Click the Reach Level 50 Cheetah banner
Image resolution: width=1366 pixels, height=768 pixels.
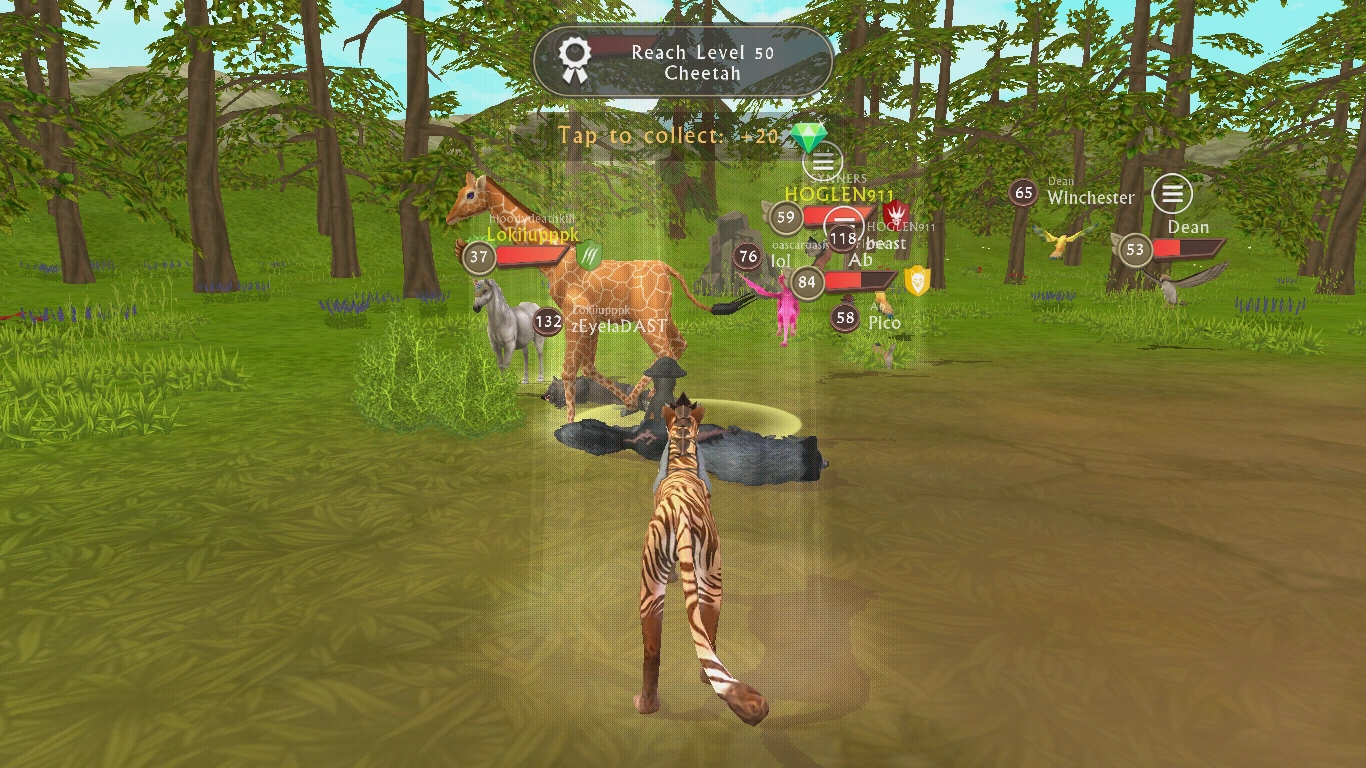(x=683, y=62)
